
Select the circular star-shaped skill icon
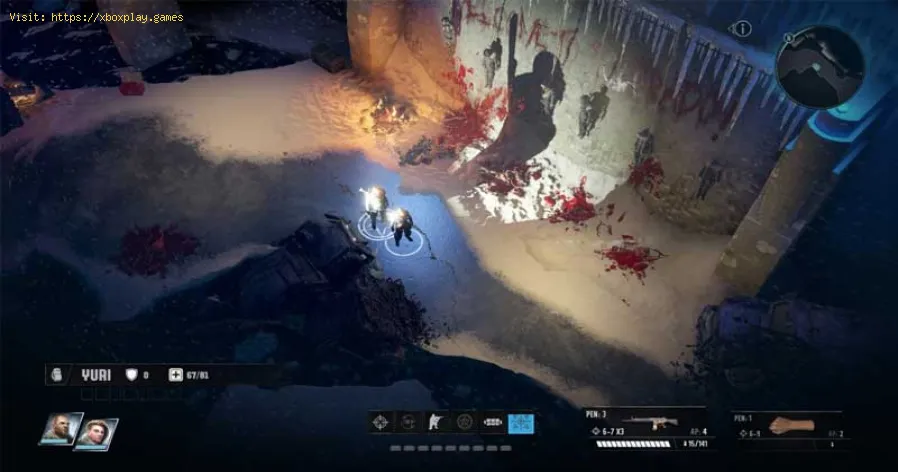[464, 422]
